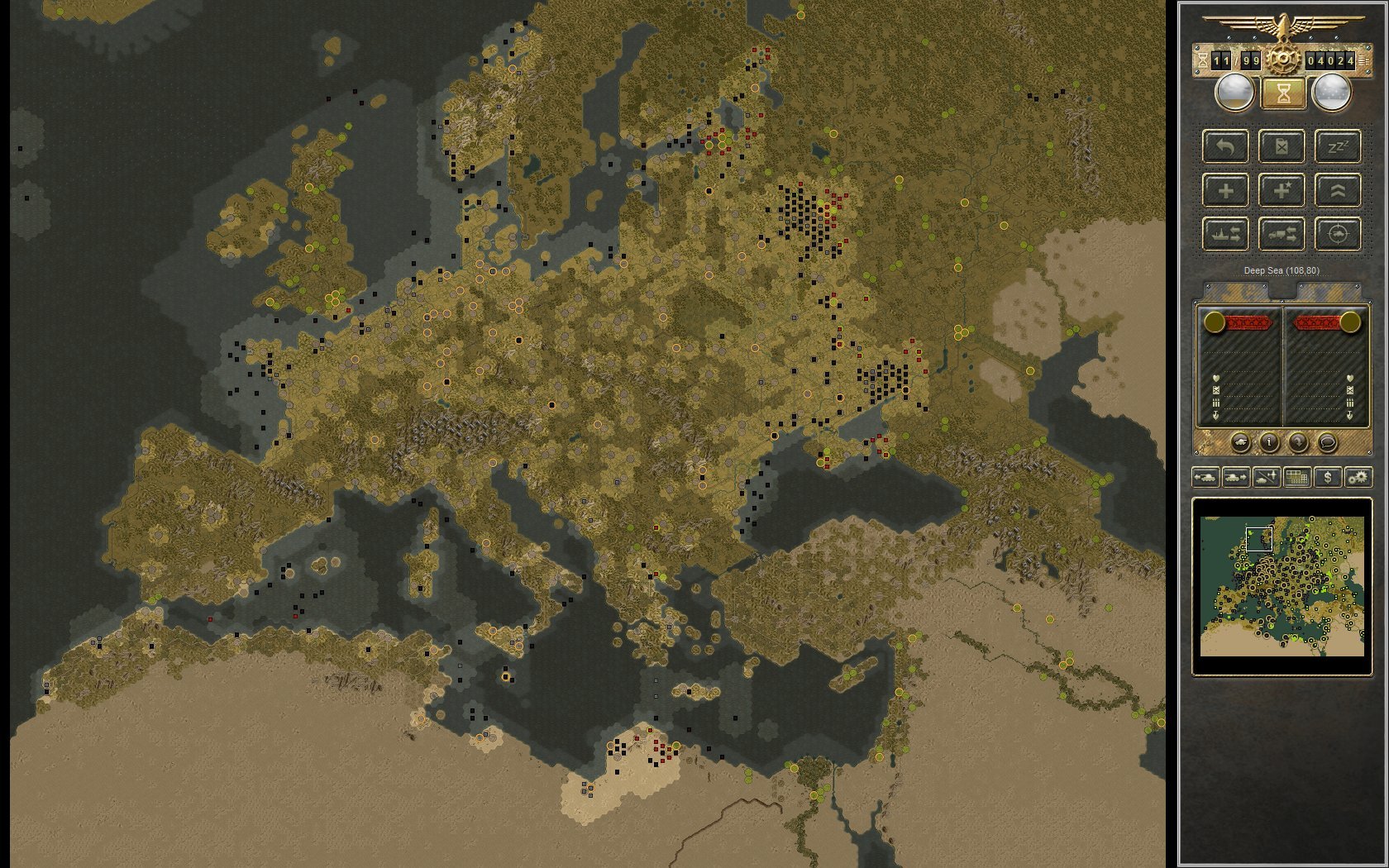Activate the tank crosshair targeting icon
Image resolution: width=1389 pixels, height=868 pixels.
(x=1339, y=234)
